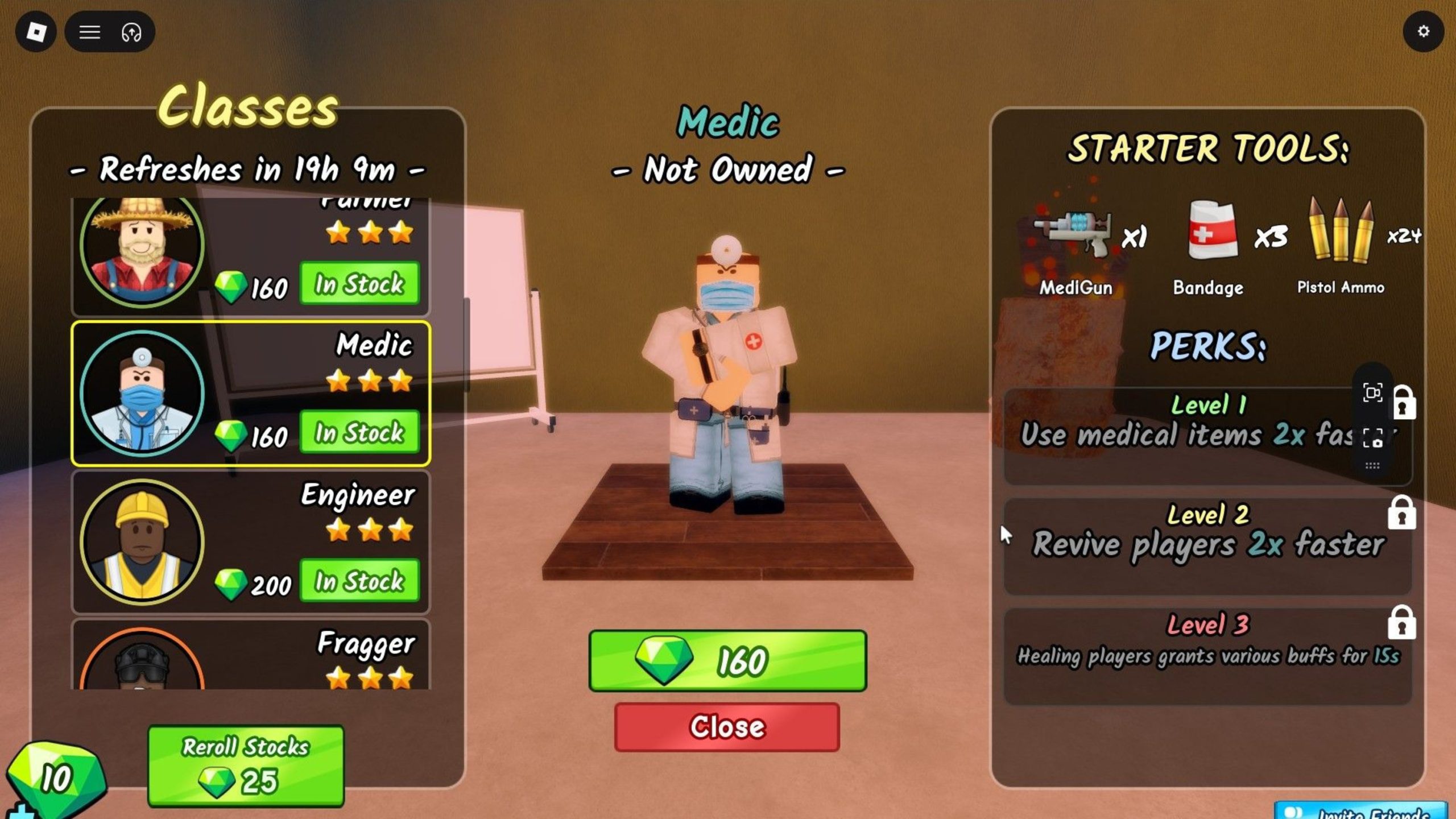Open the Roblox logo menu

36,32
